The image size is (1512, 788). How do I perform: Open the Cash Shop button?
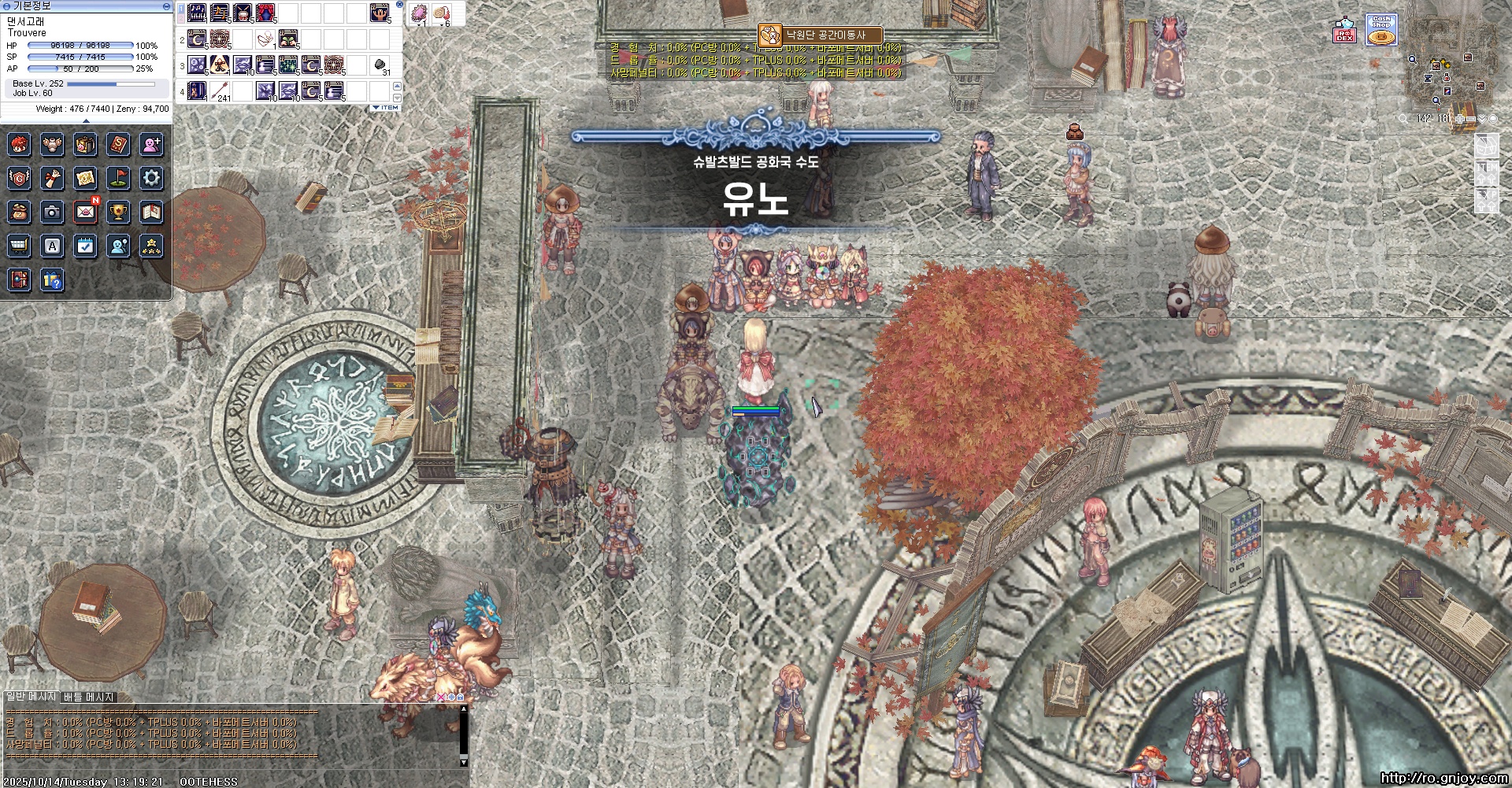point(1380,30)
